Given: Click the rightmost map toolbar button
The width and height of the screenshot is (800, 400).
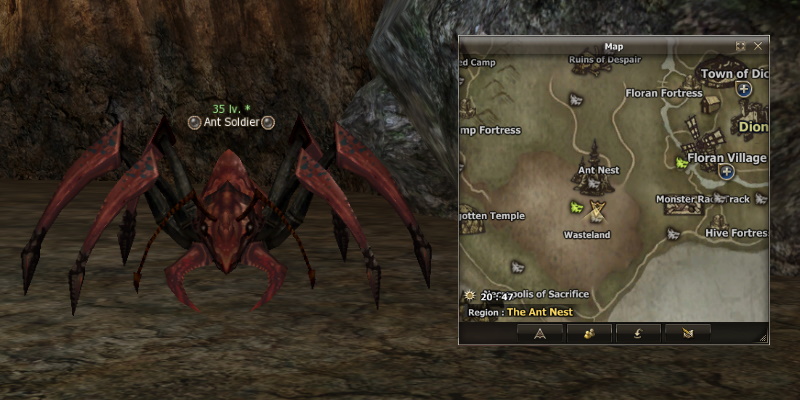Looking at the screenshot, I should coord(686,333).
